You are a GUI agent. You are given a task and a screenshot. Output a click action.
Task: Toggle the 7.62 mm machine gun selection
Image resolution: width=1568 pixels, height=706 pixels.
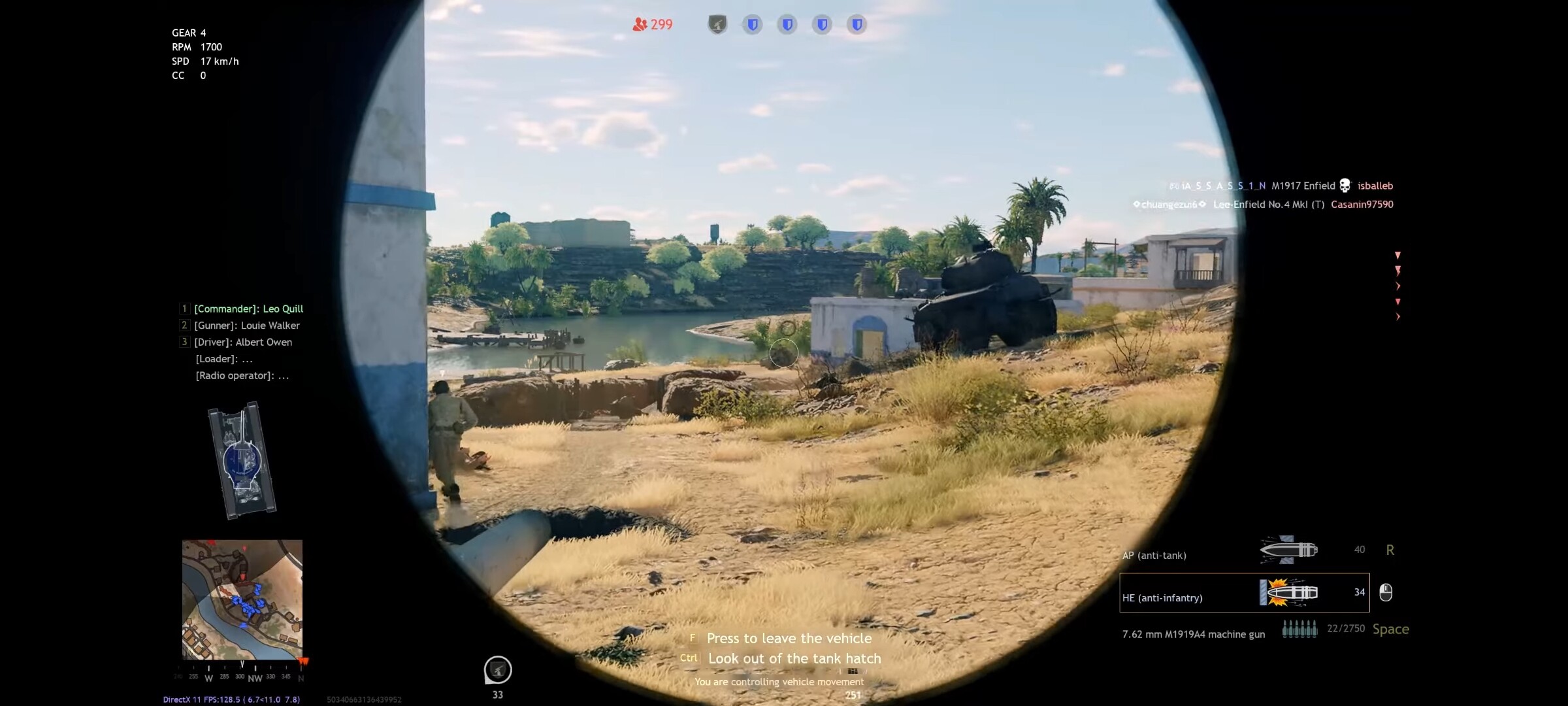point(1193,634)
